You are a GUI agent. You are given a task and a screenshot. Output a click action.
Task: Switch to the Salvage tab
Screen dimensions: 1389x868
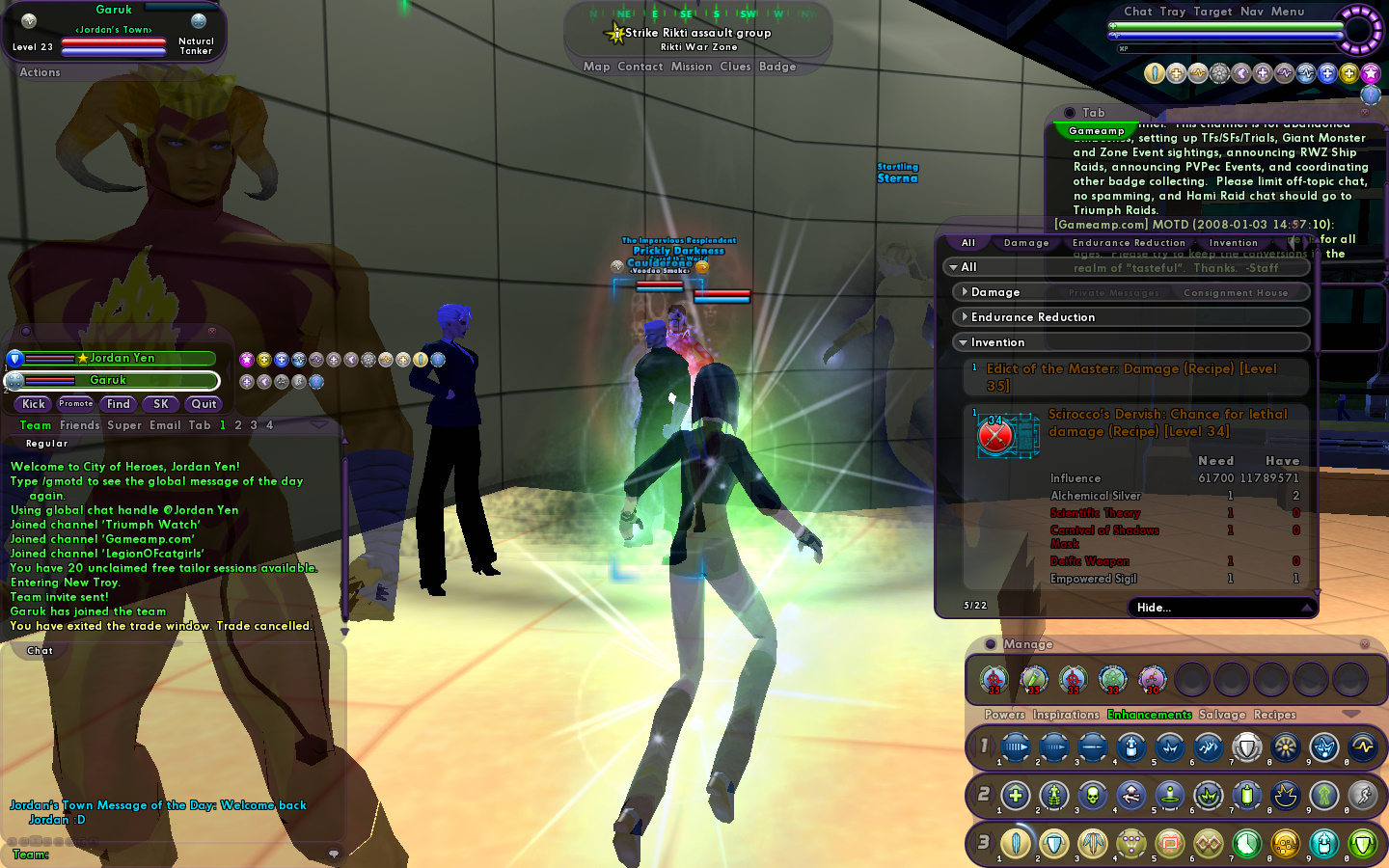[1222, 715]
